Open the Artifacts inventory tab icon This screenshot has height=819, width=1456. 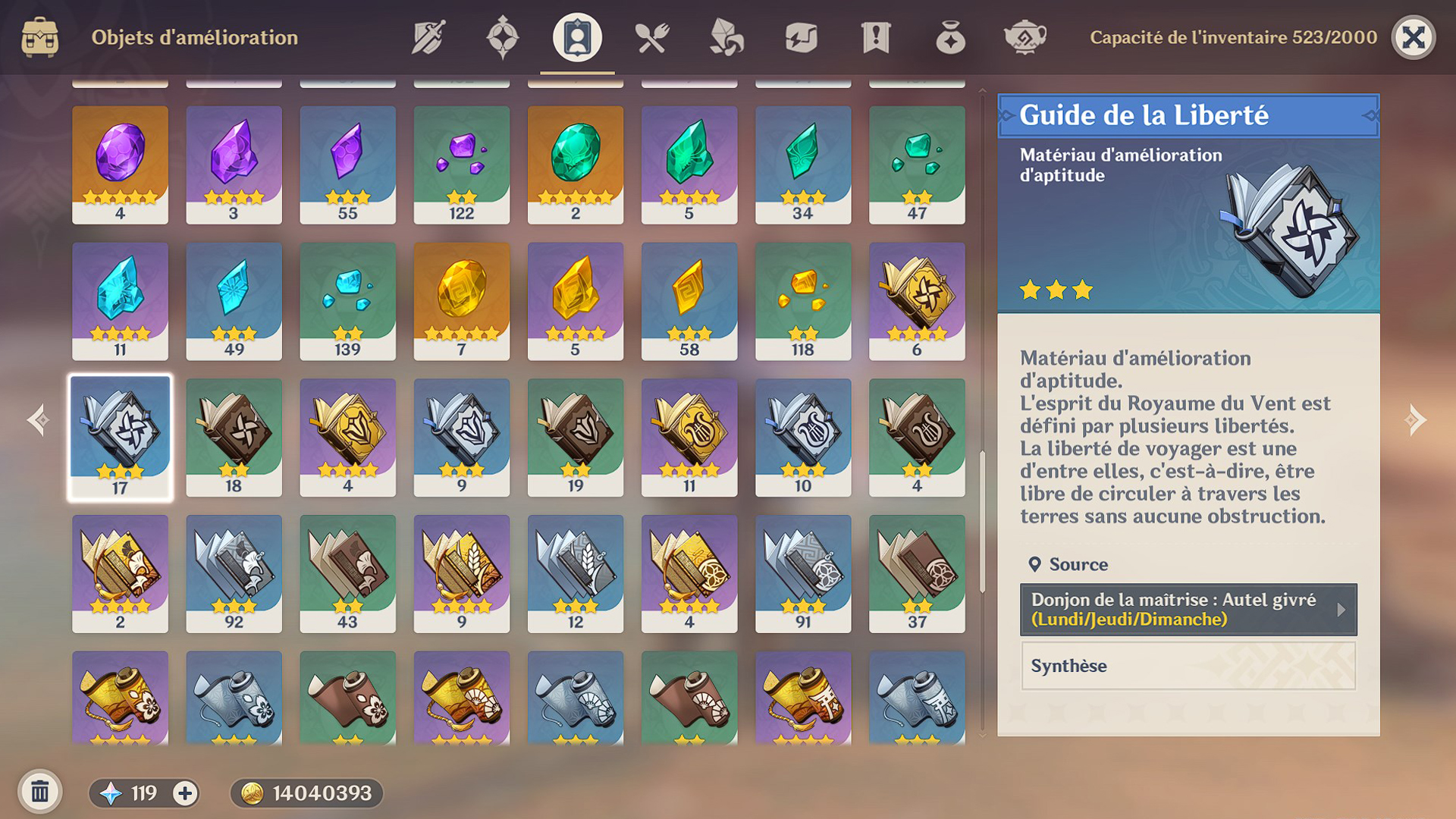pyautogui.click(x=501, y=37)
